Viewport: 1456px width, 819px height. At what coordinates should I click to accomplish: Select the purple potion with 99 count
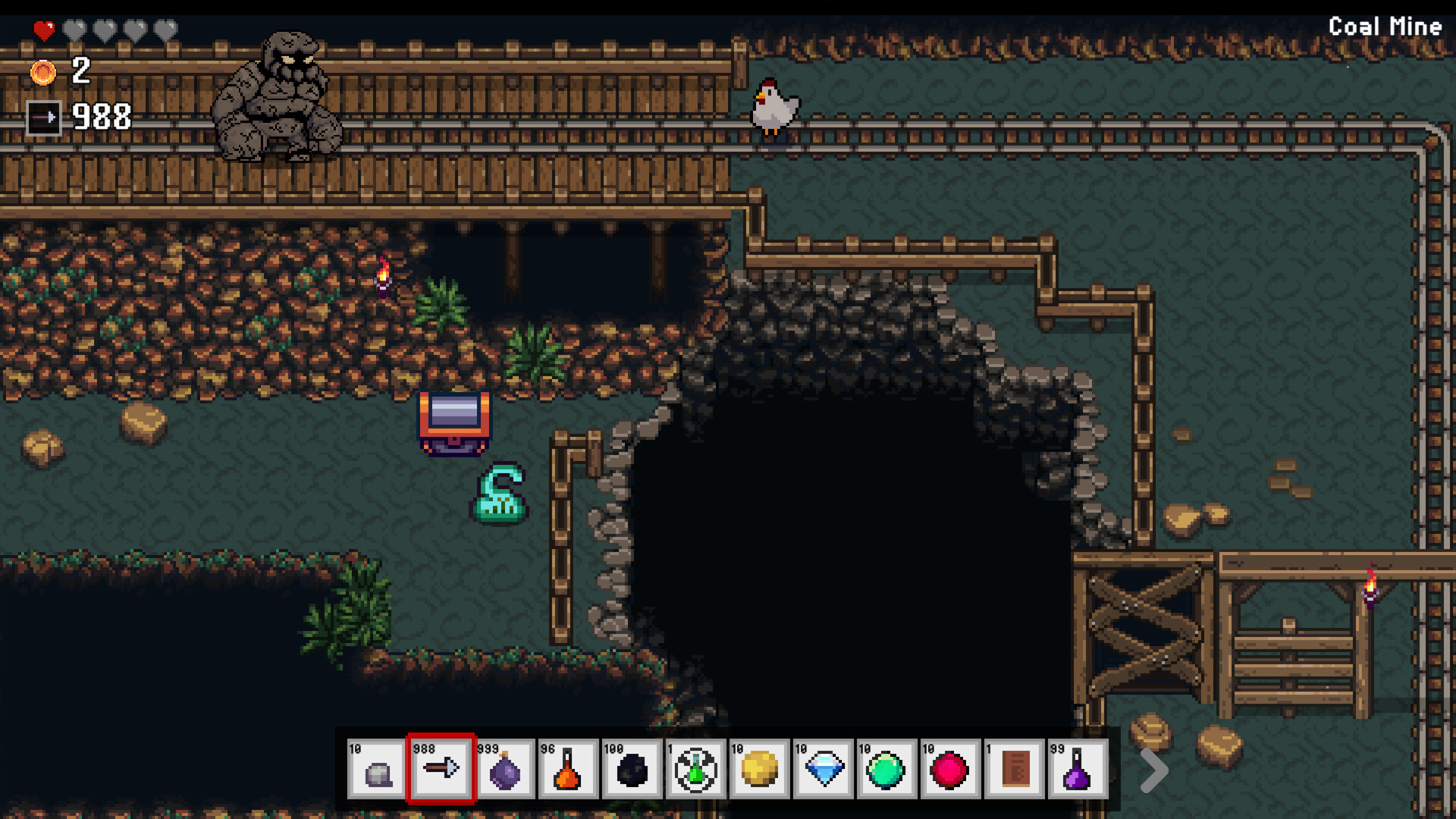tap(1077, 770)
